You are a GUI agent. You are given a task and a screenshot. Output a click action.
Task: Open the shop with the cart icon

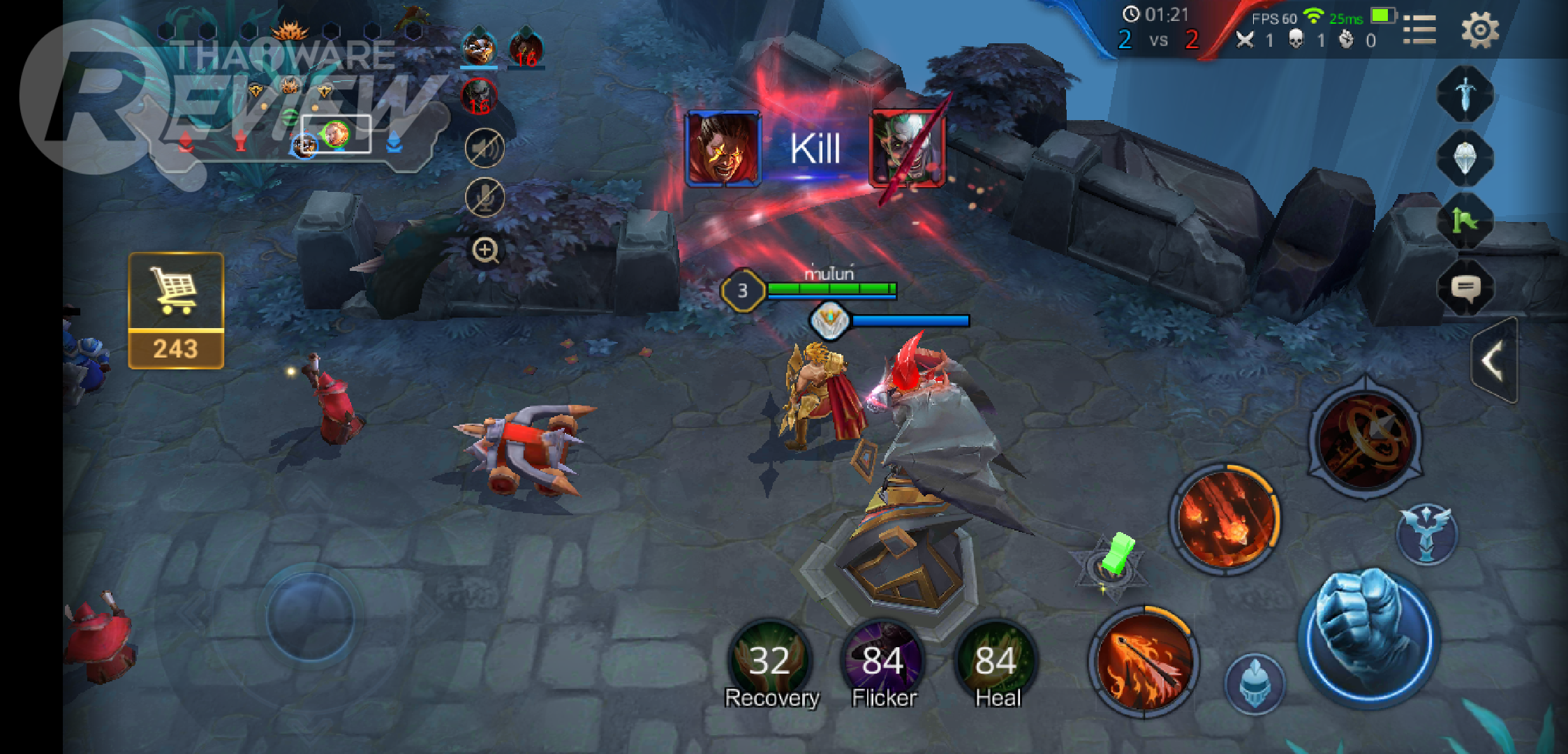pyautogui.click(x=175, y=310)
